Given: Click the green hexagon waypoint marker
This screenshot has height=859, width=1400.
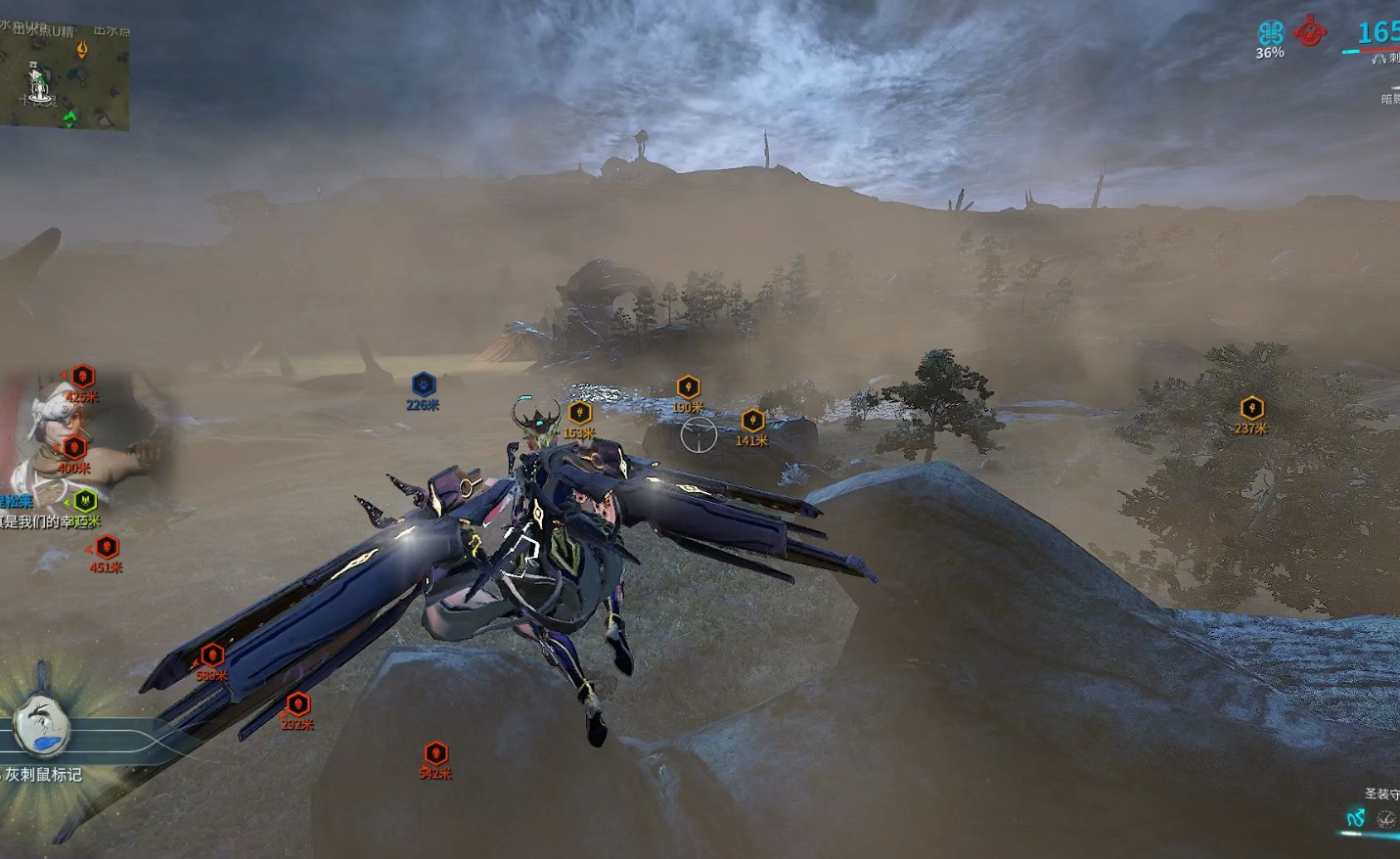Looking at the screenshot, I should coord(86,501).
